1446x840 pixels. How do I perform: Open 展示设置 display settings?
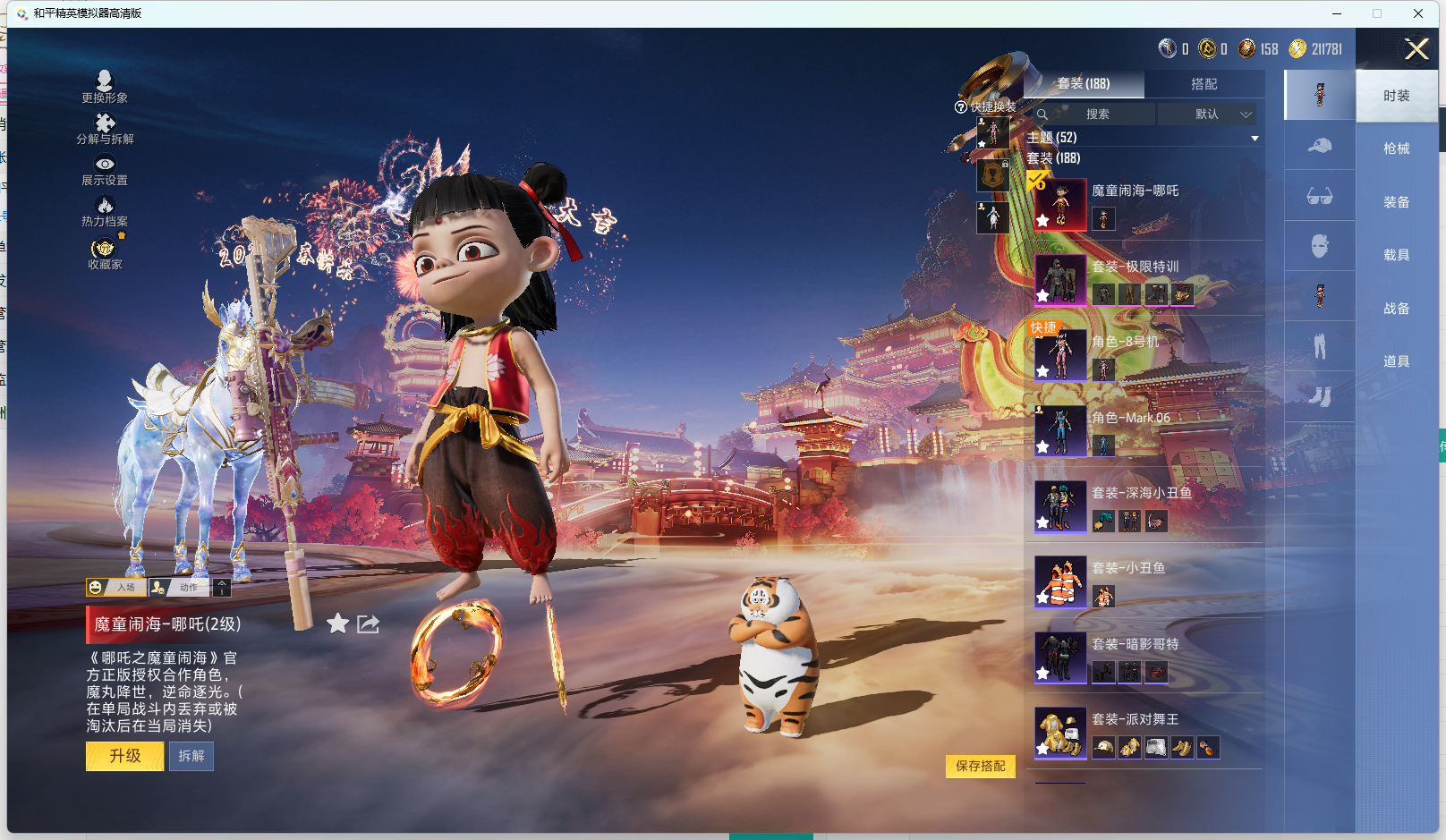point(105,169)
